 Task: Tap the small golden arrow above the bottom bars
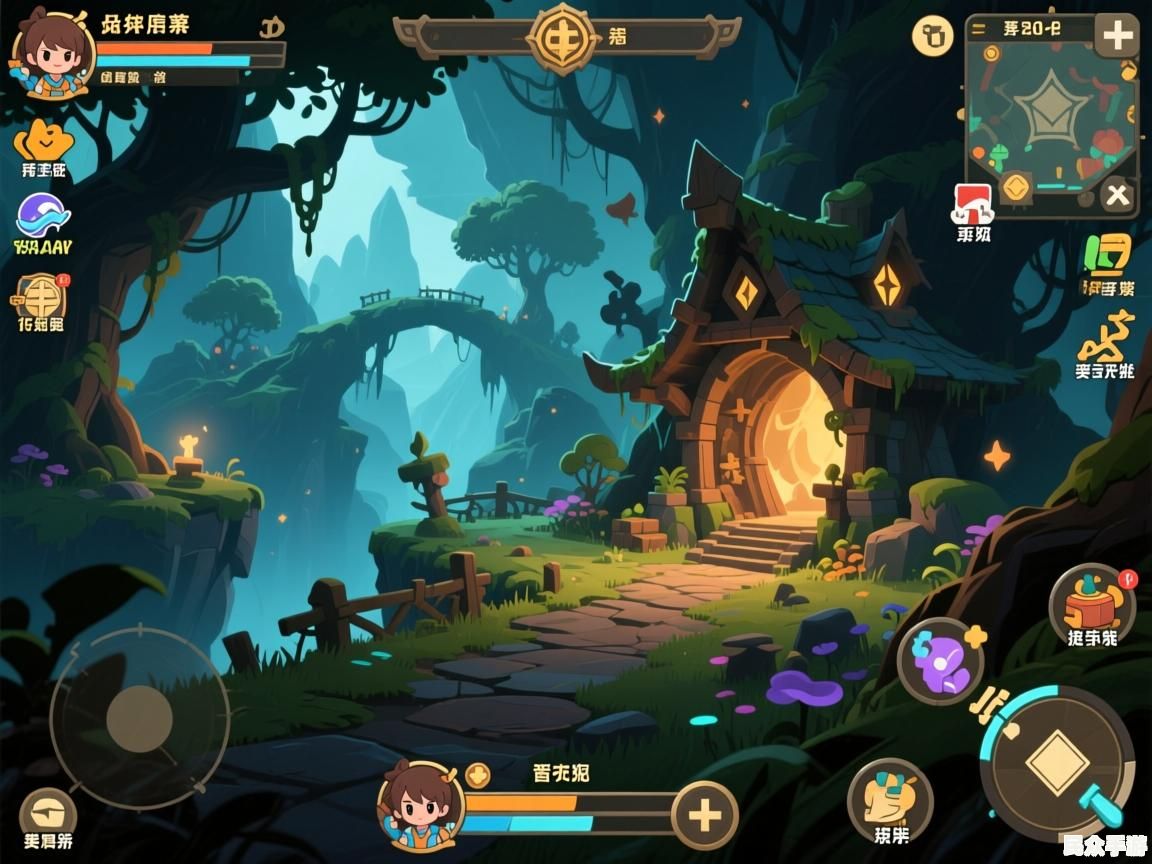click(478, 775)
